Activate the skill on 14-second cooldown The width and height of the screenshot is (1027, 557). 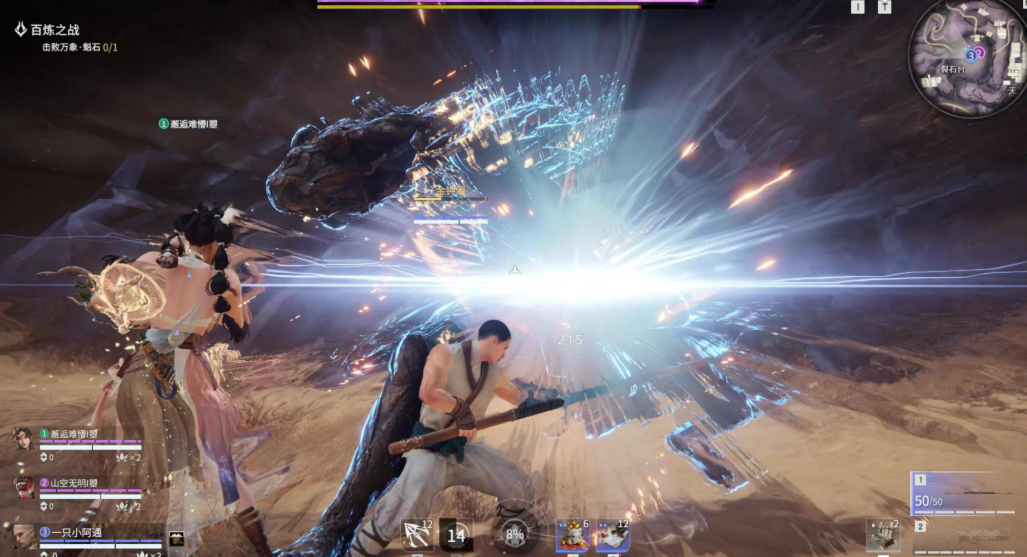(x=456, y=536)
